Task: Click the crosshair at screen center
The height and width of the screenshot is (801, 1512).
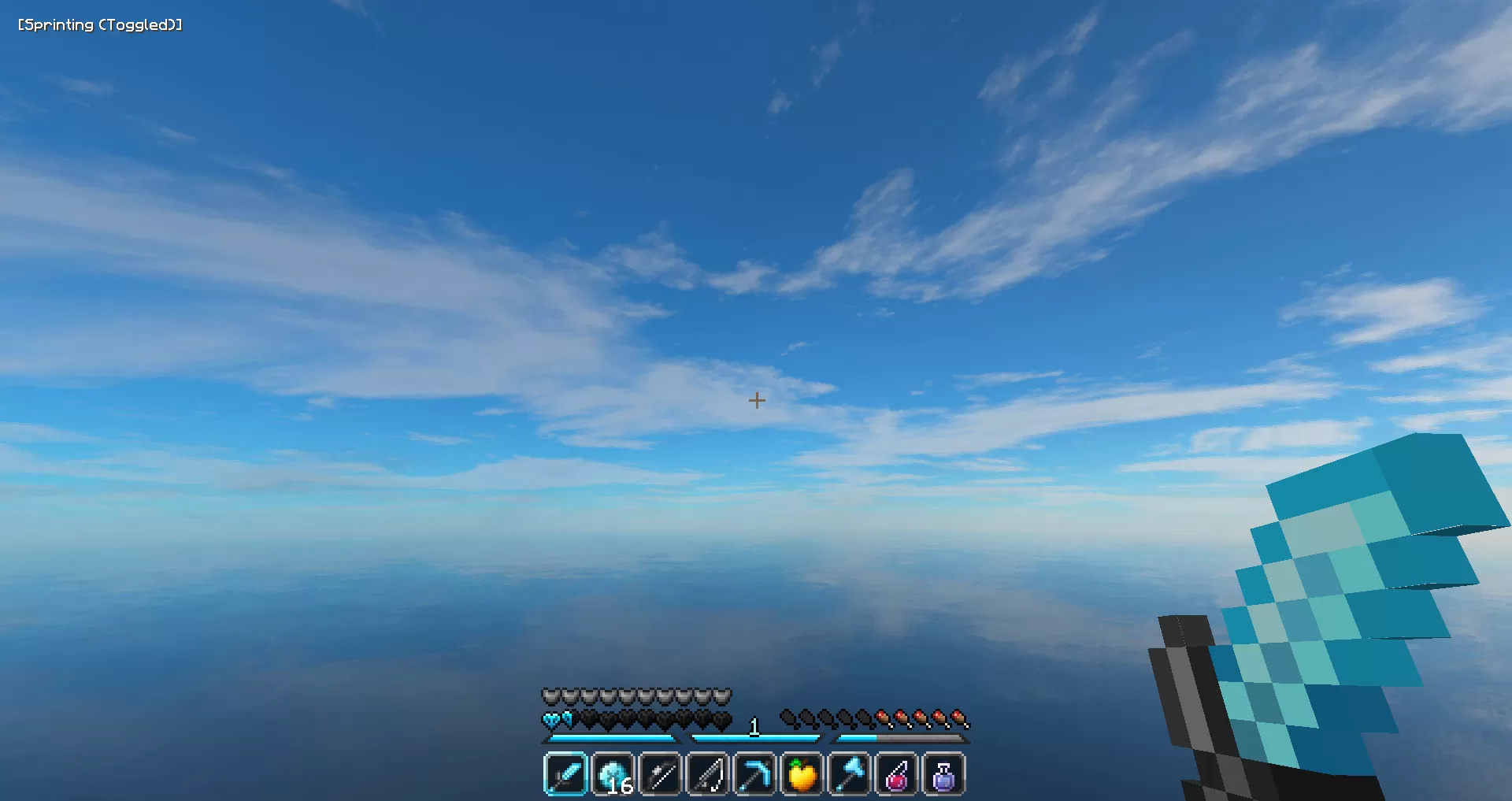Action: (x=757, y=400)
